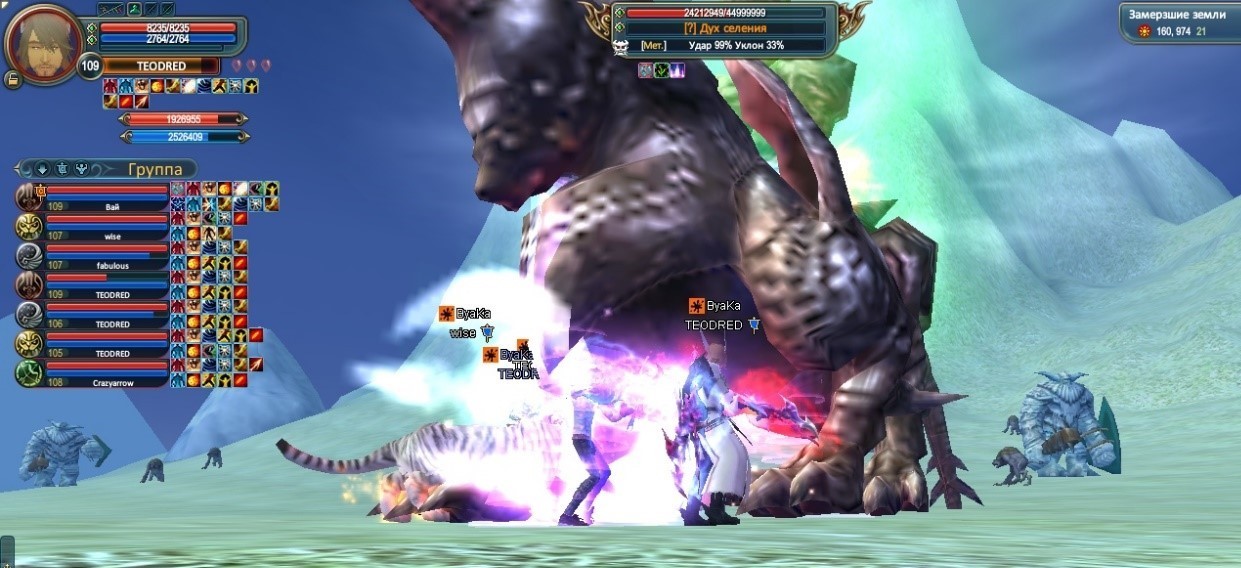The height and width of the screenshot is (568, 1241).
Task: Click the boss skull icon in target frame
Action: pyautogui.click(x=620, y=46)
